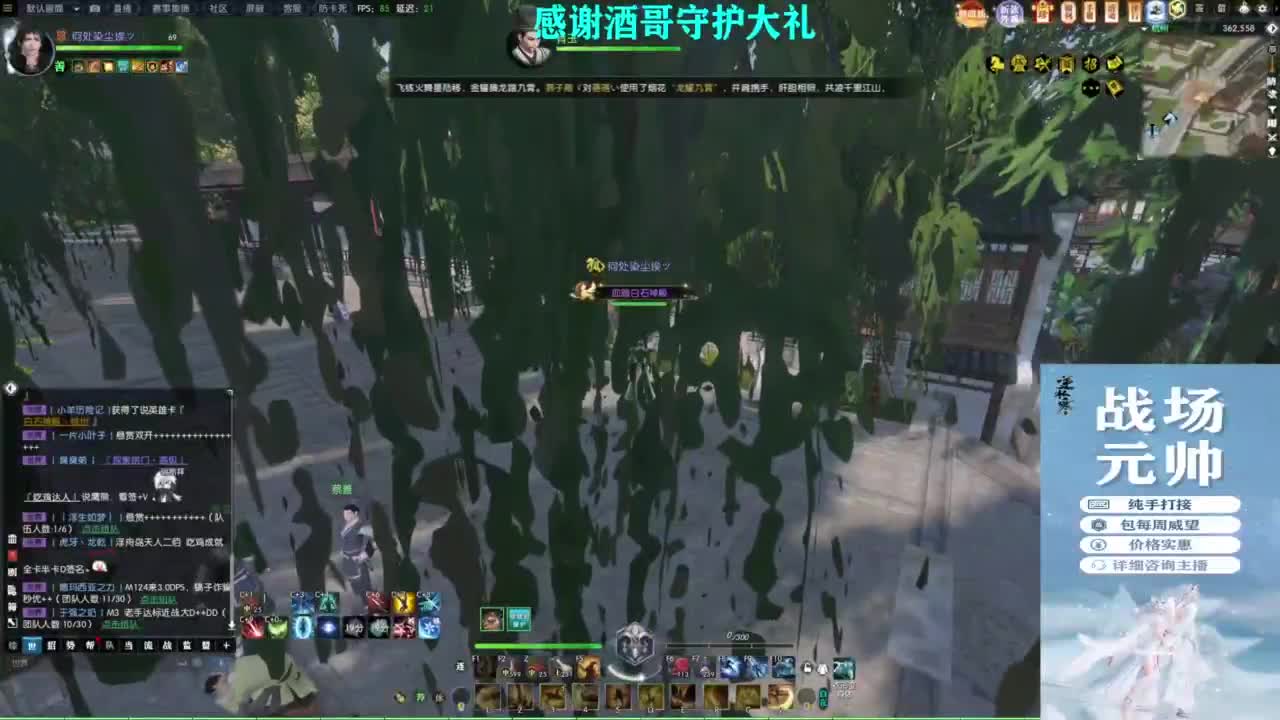Expand the 杭州 map name dropdown near minimap
1280x720 pixels.
click(x=1144, y=29)
